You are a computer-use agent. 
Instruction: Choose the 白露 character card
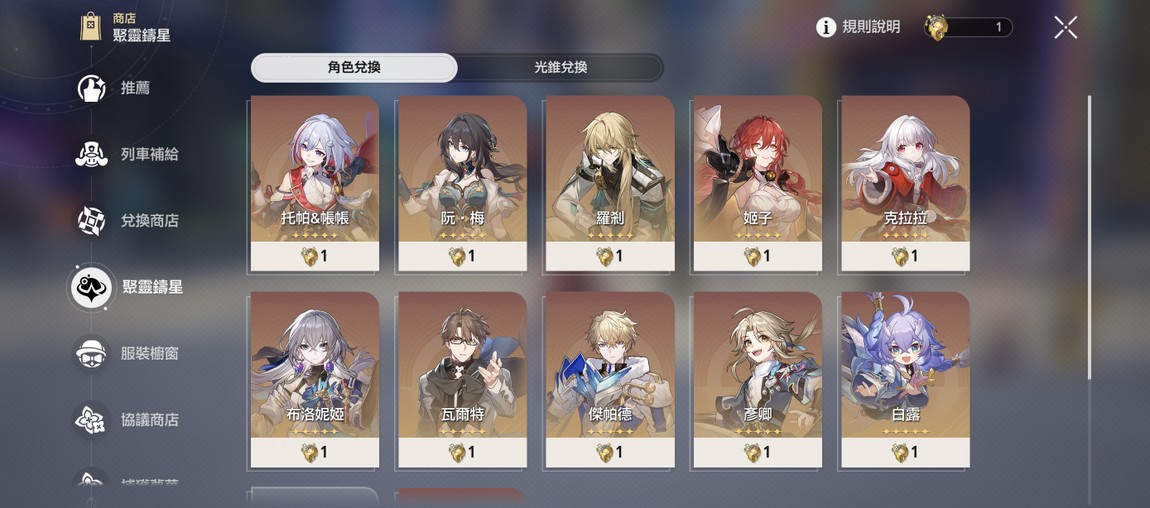point(905,379)
